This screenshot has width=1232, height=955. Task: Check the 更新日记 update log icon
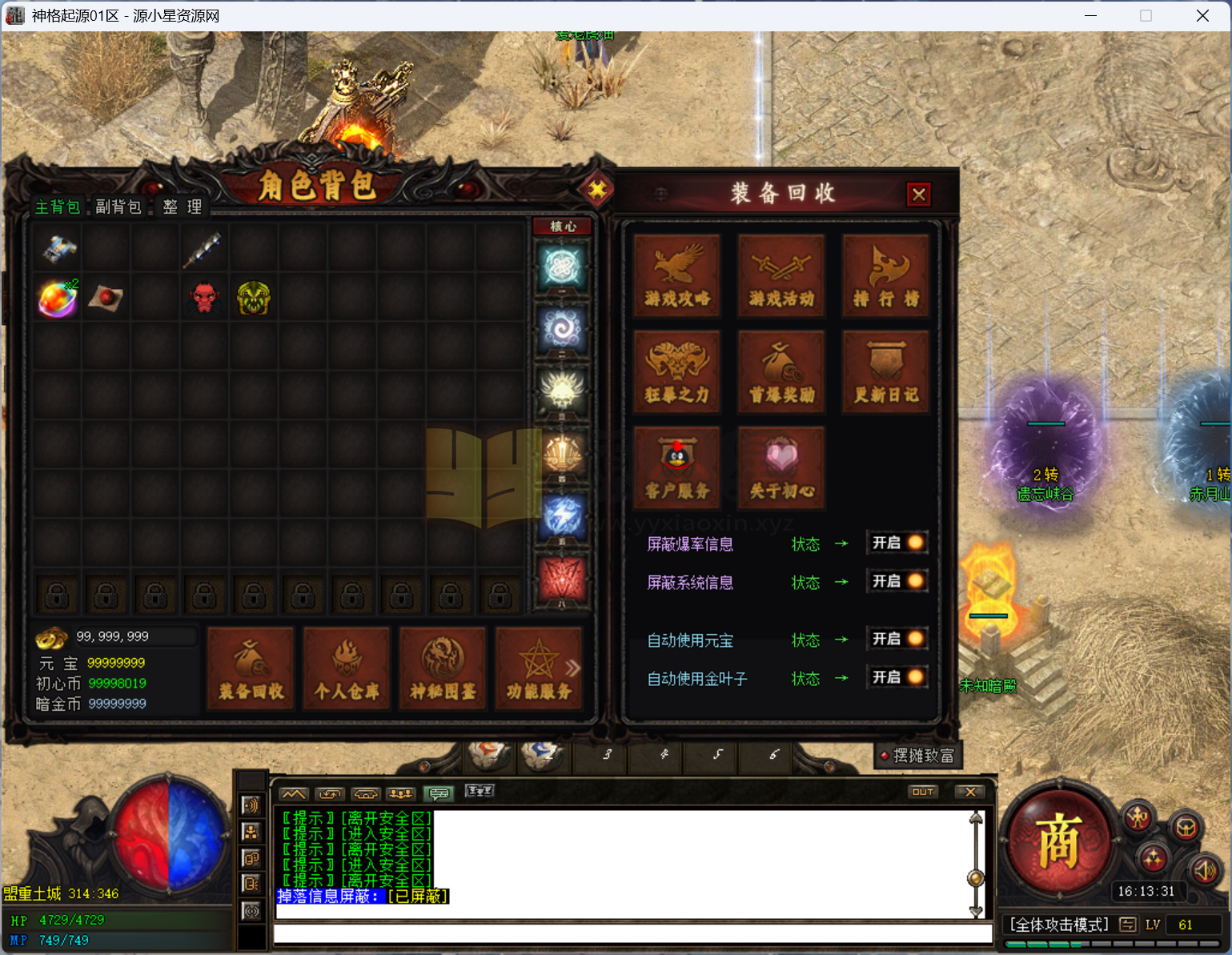(886, 371)
